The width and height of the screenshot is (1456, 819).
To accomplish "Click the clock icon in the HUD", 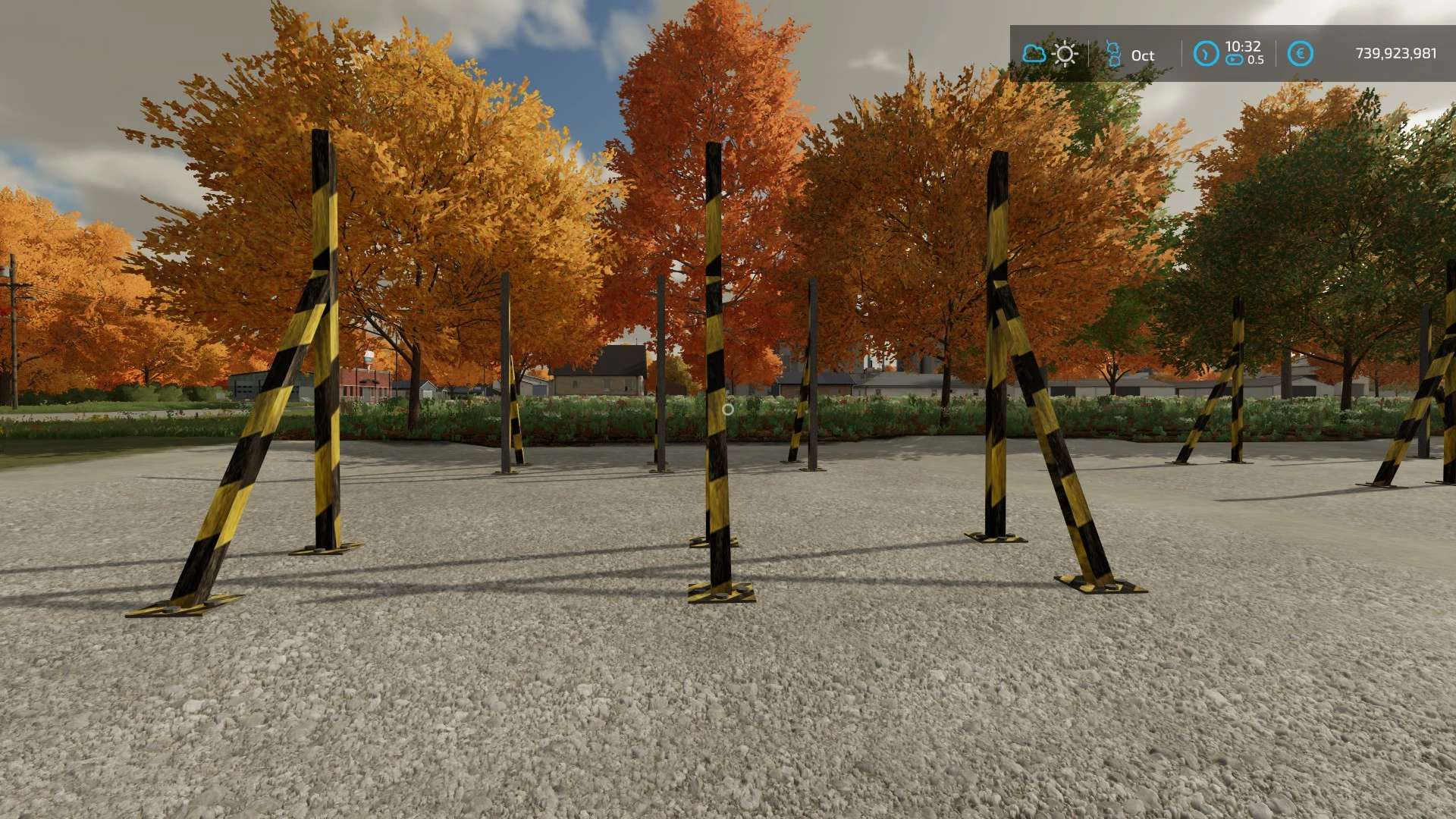I will [x=1206, y=54].
